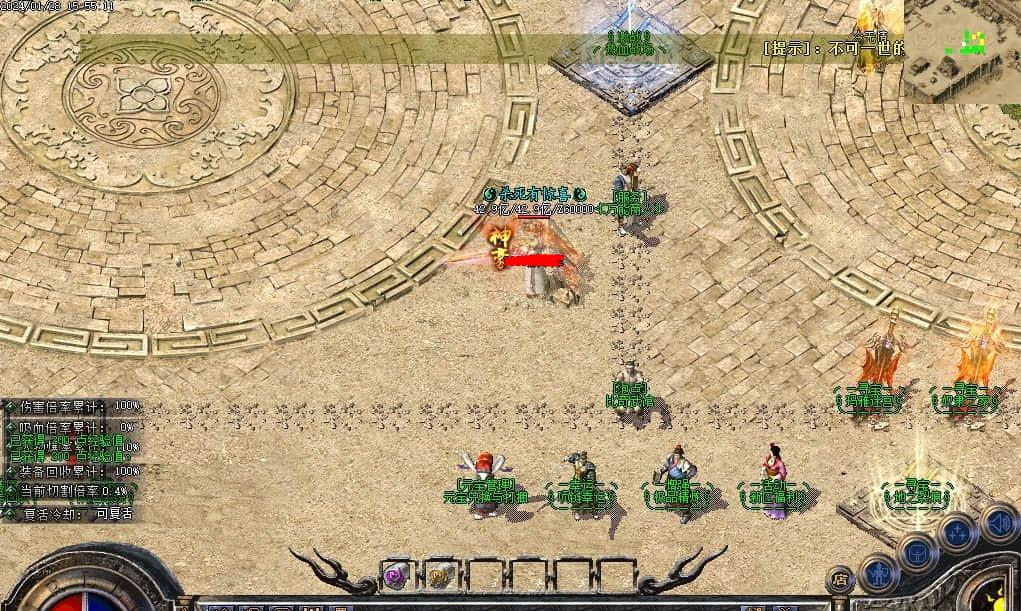This screenshot has height=611, width=1021.
Task: Open the character figure panel button
Action: (x=878, y=573)
